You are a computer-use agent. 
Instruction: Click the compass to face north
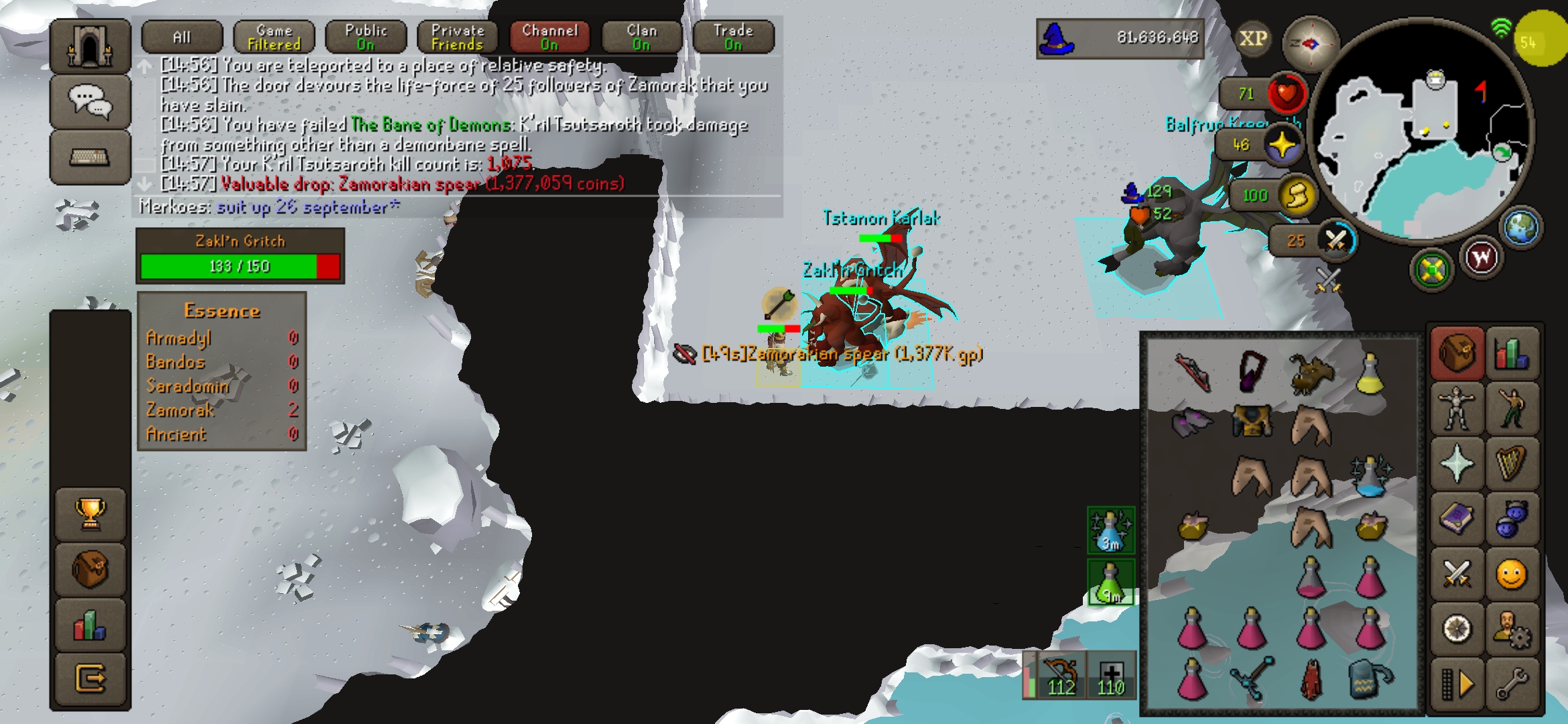[x=1309, y=44]
